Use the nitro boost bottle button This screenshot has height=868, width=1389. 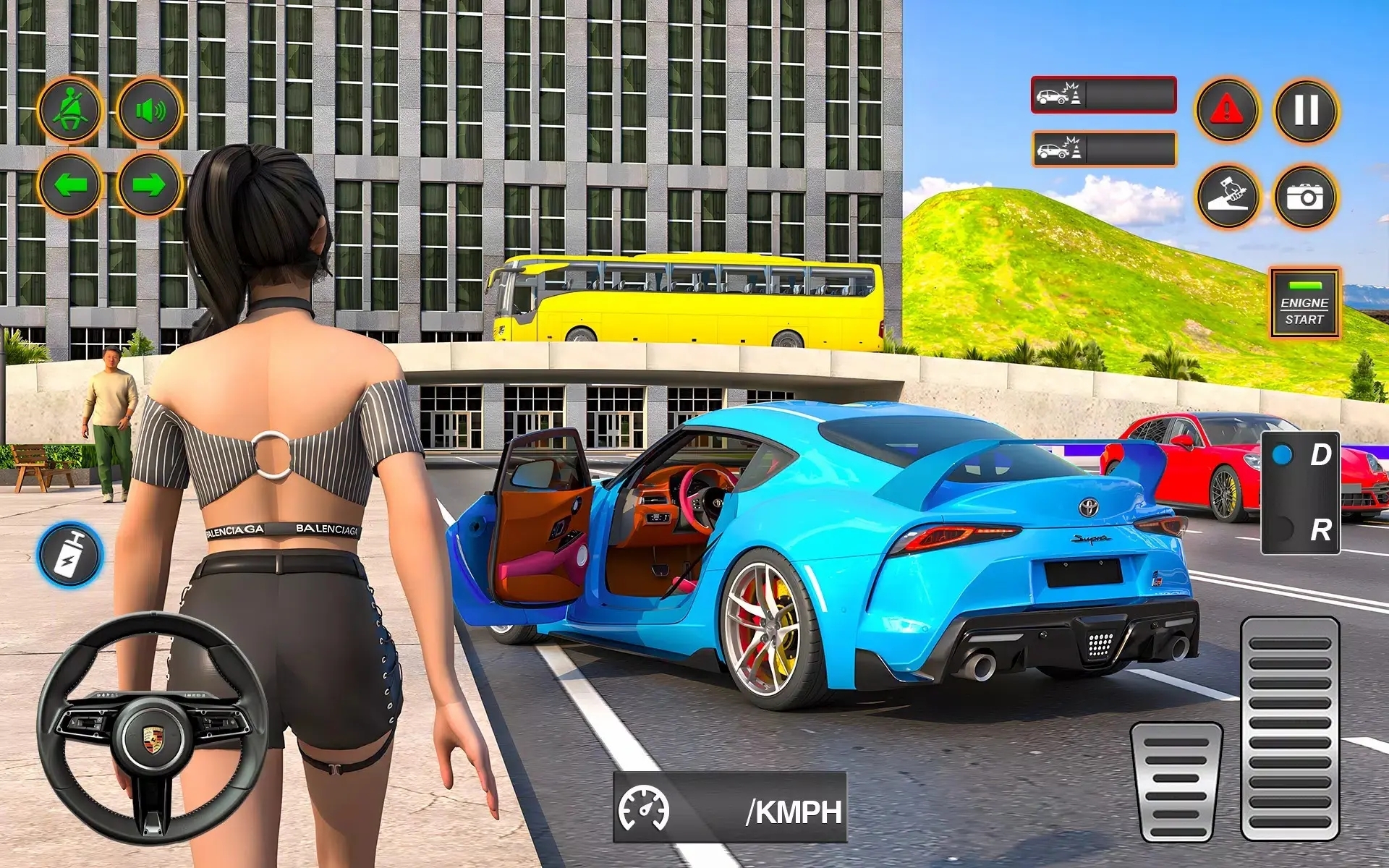70,555
